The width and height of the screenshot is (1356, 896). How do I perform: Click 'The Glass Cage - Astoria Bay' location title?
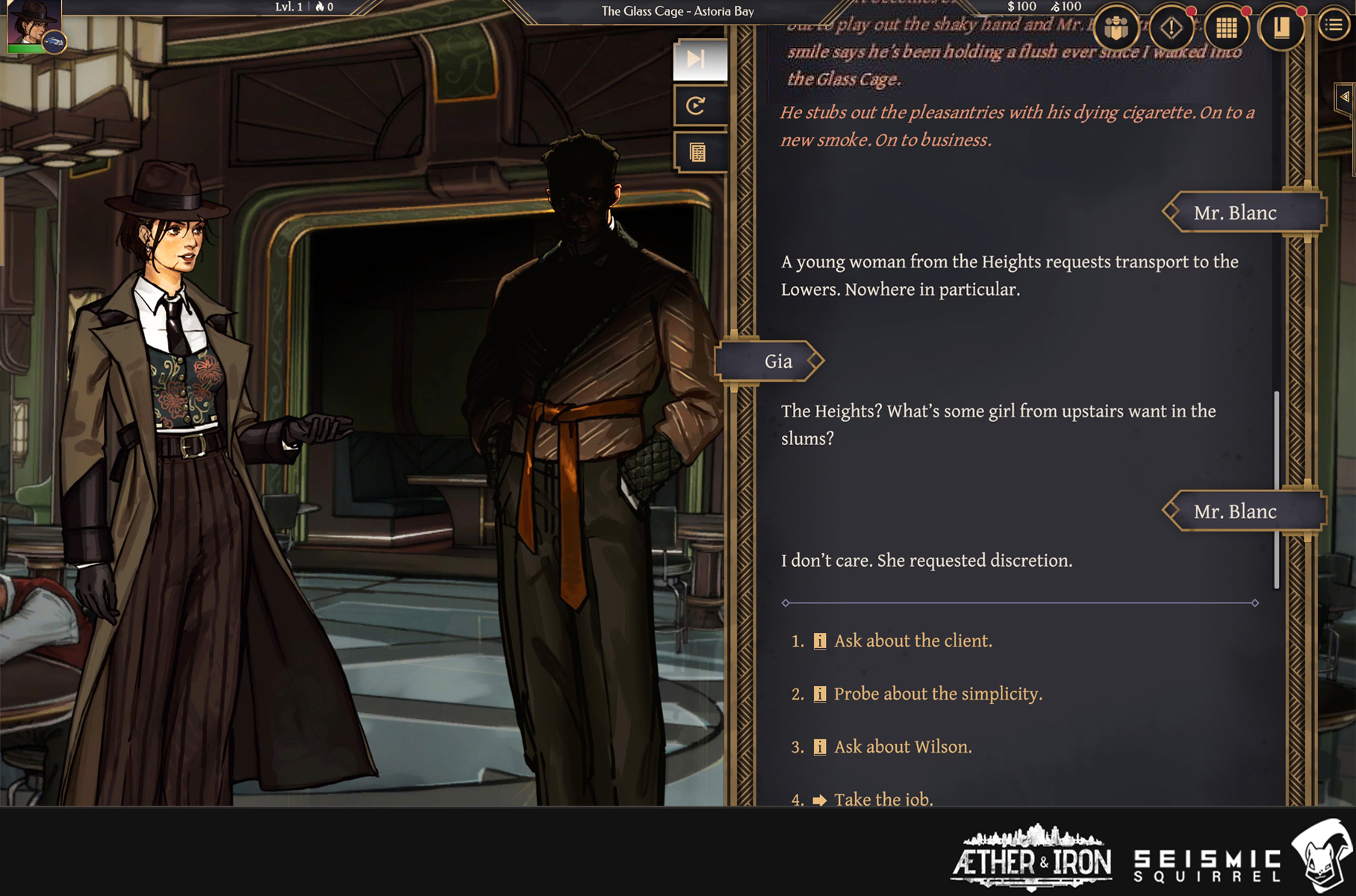(x=676, y=11)
